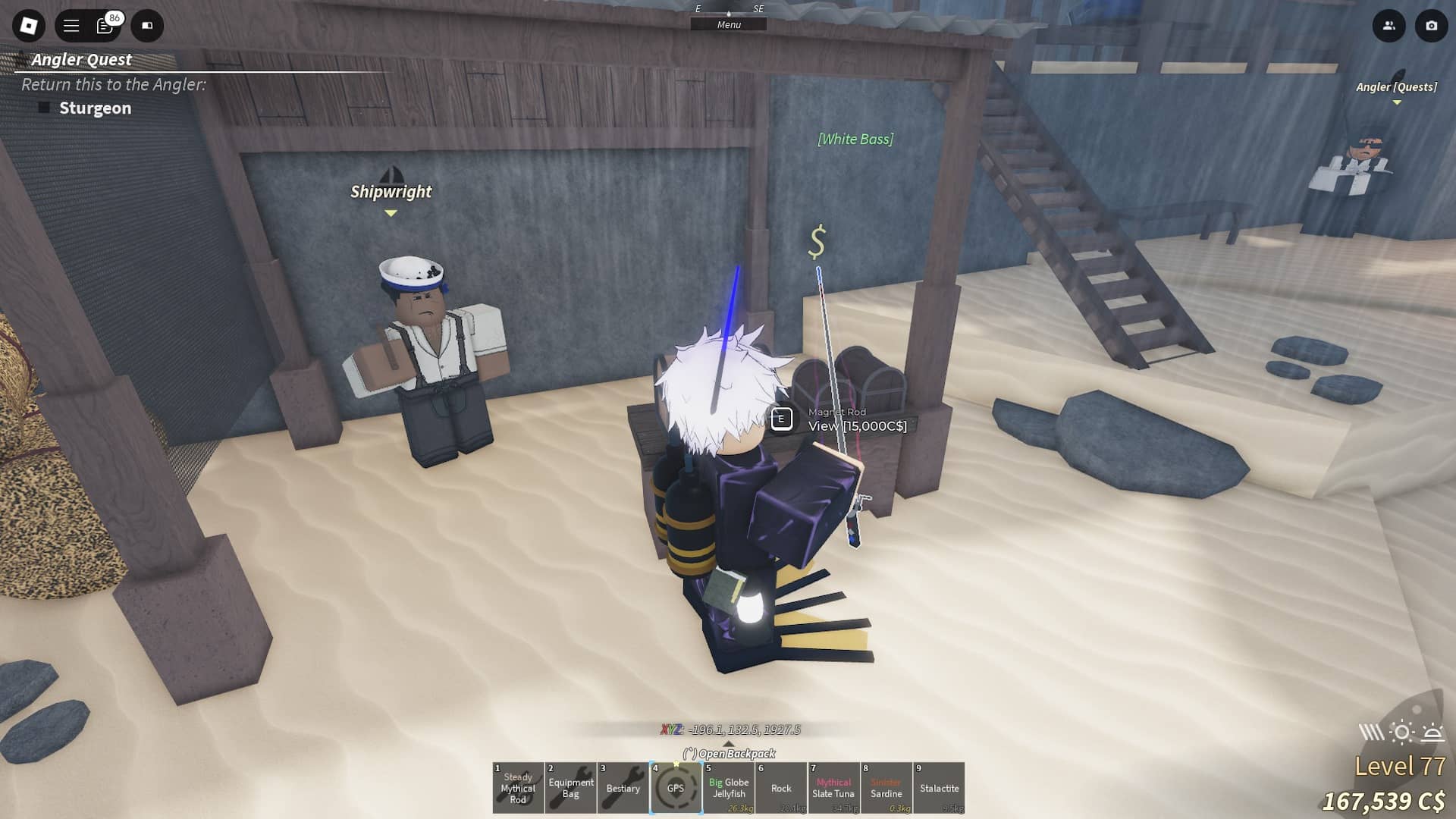Open the Bestiary in slot 3
1456x819 pixels.
(x=623, y=788)
